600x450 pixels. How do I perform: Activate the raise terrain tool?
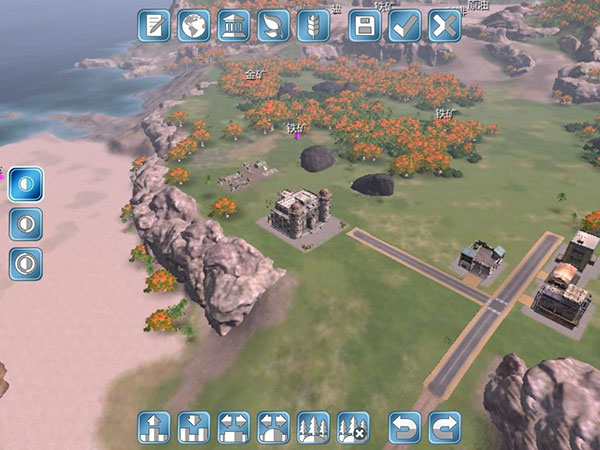154,428
